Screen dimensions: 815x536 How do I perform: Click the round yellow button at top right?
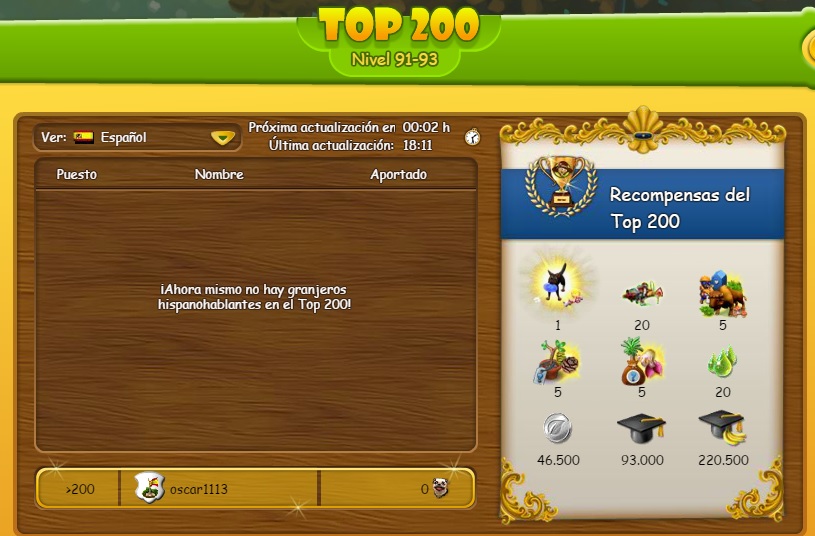(808, 47)
